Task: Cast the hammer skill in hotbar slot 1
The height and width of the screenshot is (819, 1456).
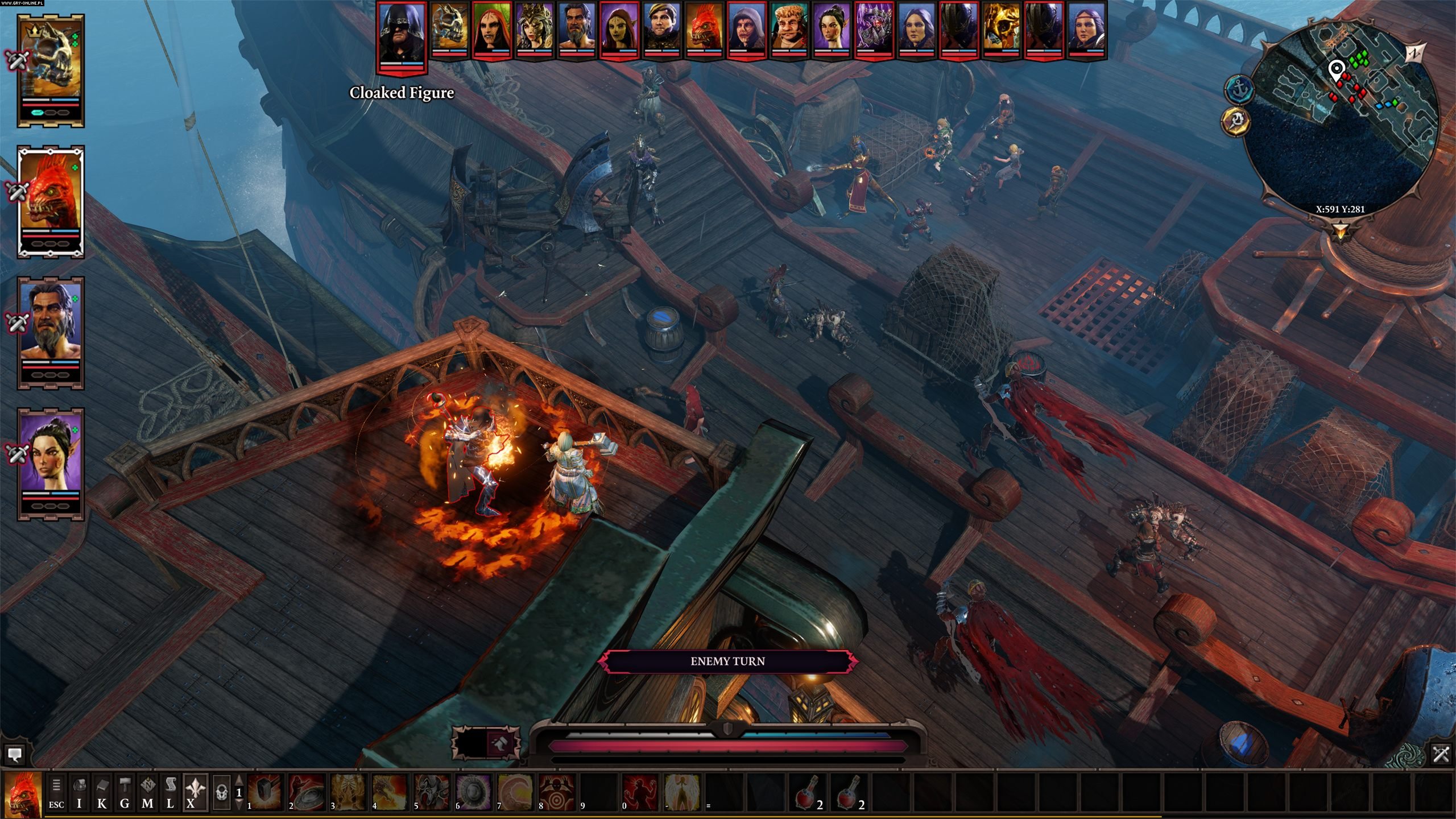Action: (265, 792)
